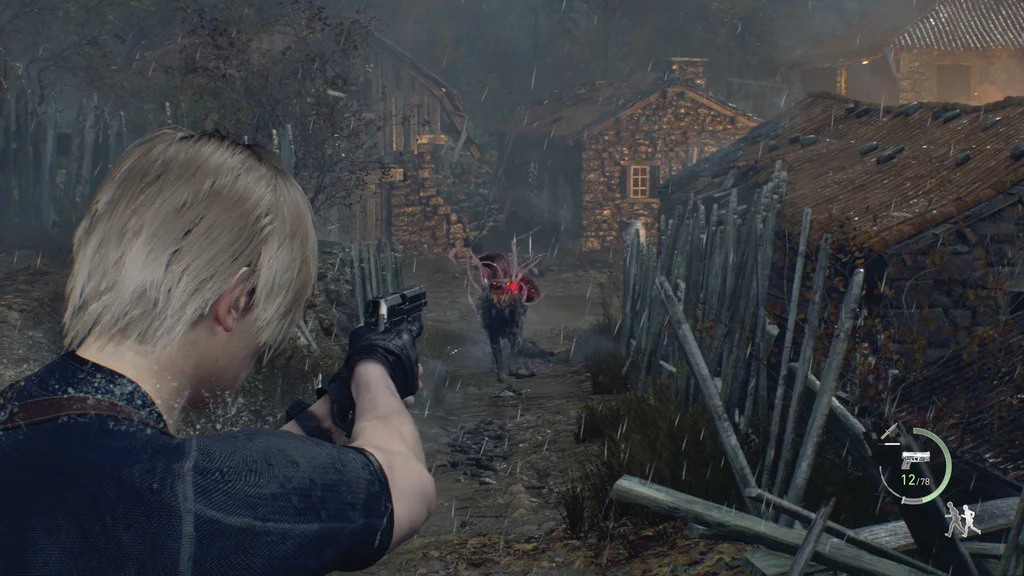Toggle the companion follow formation icon
This screenshot has height=576, width=1024.
tap(962, 518)
